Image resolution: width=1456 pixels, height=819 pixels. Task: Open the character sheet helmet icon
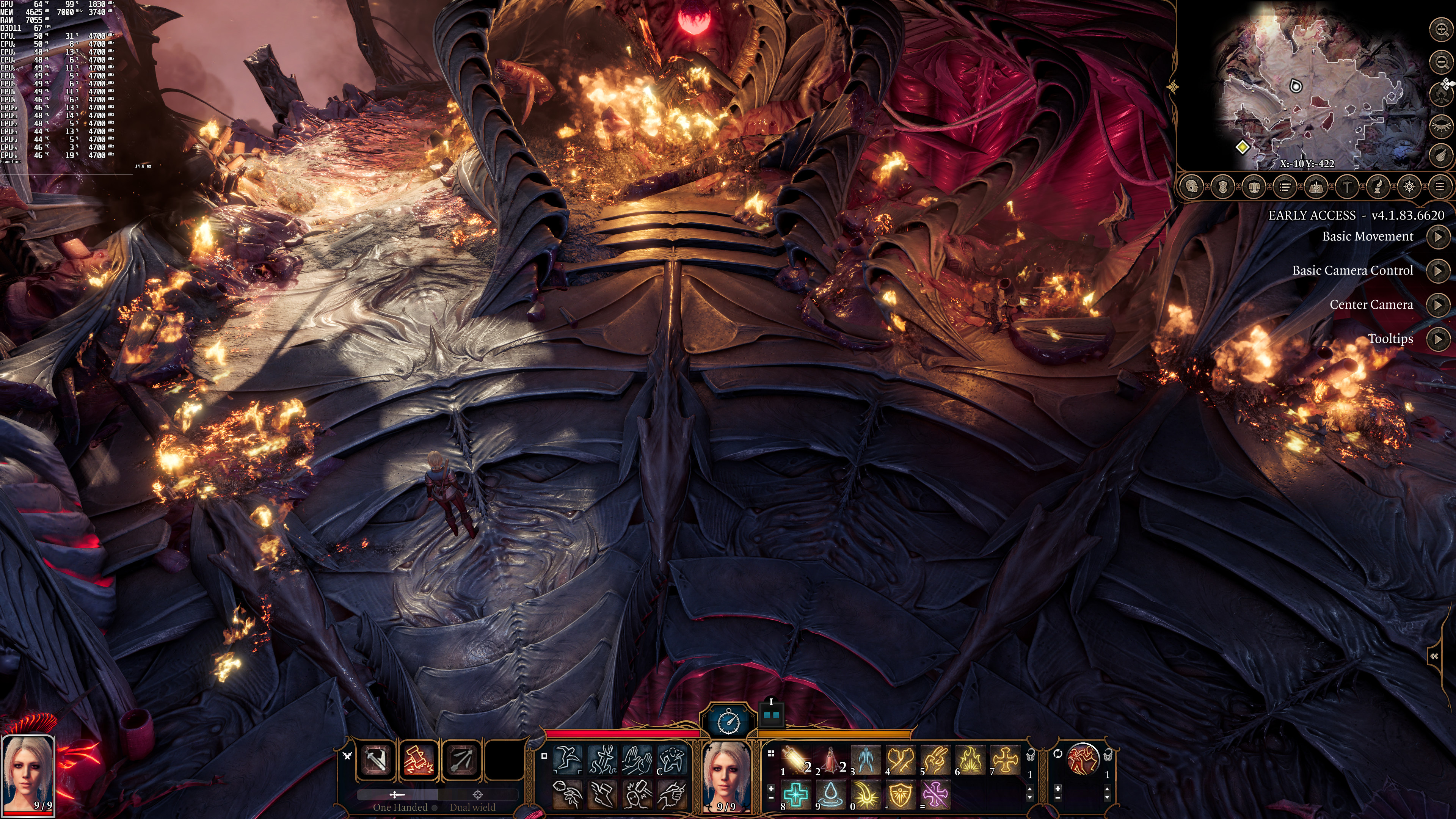tap(1191, 187)
